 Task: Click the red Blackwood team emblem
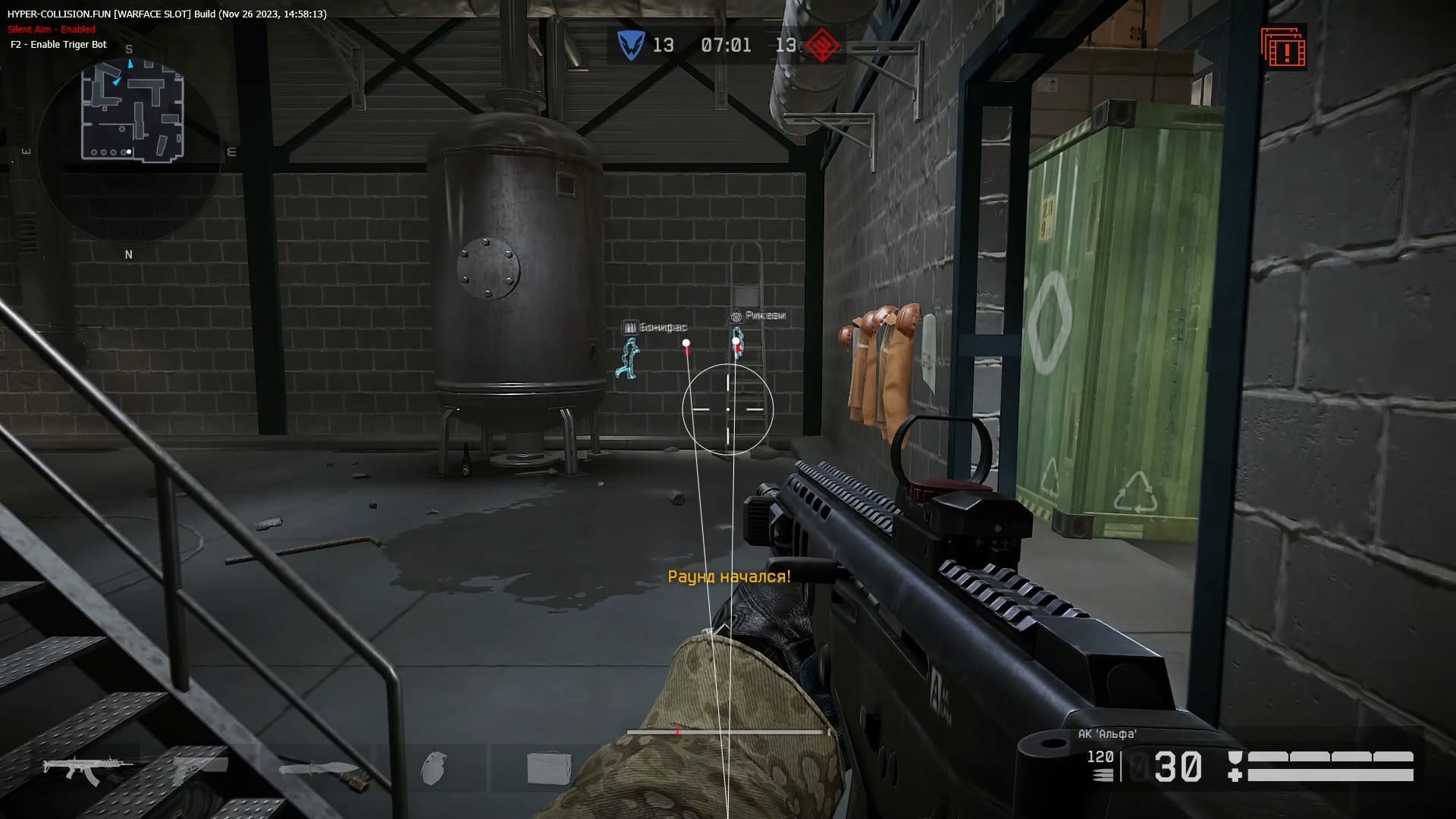tap(821, 45)
